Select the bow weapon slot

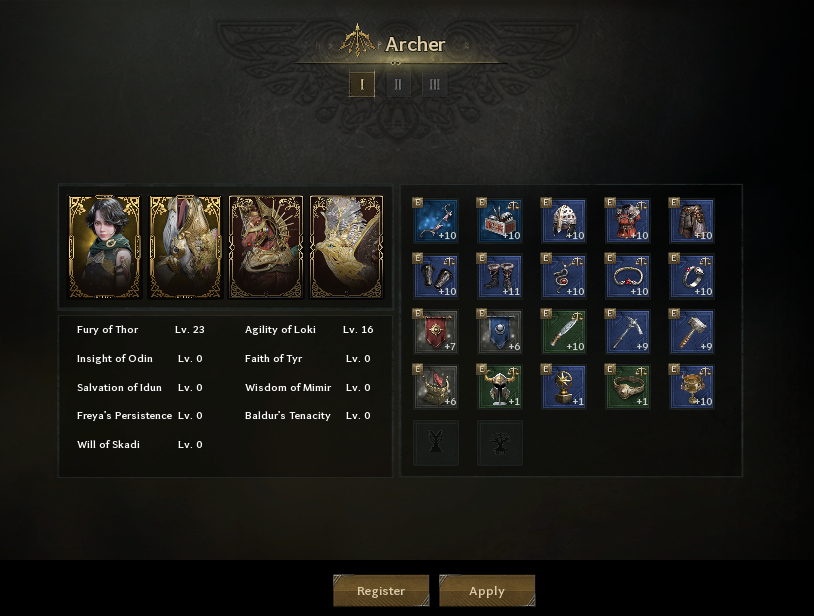436,221
